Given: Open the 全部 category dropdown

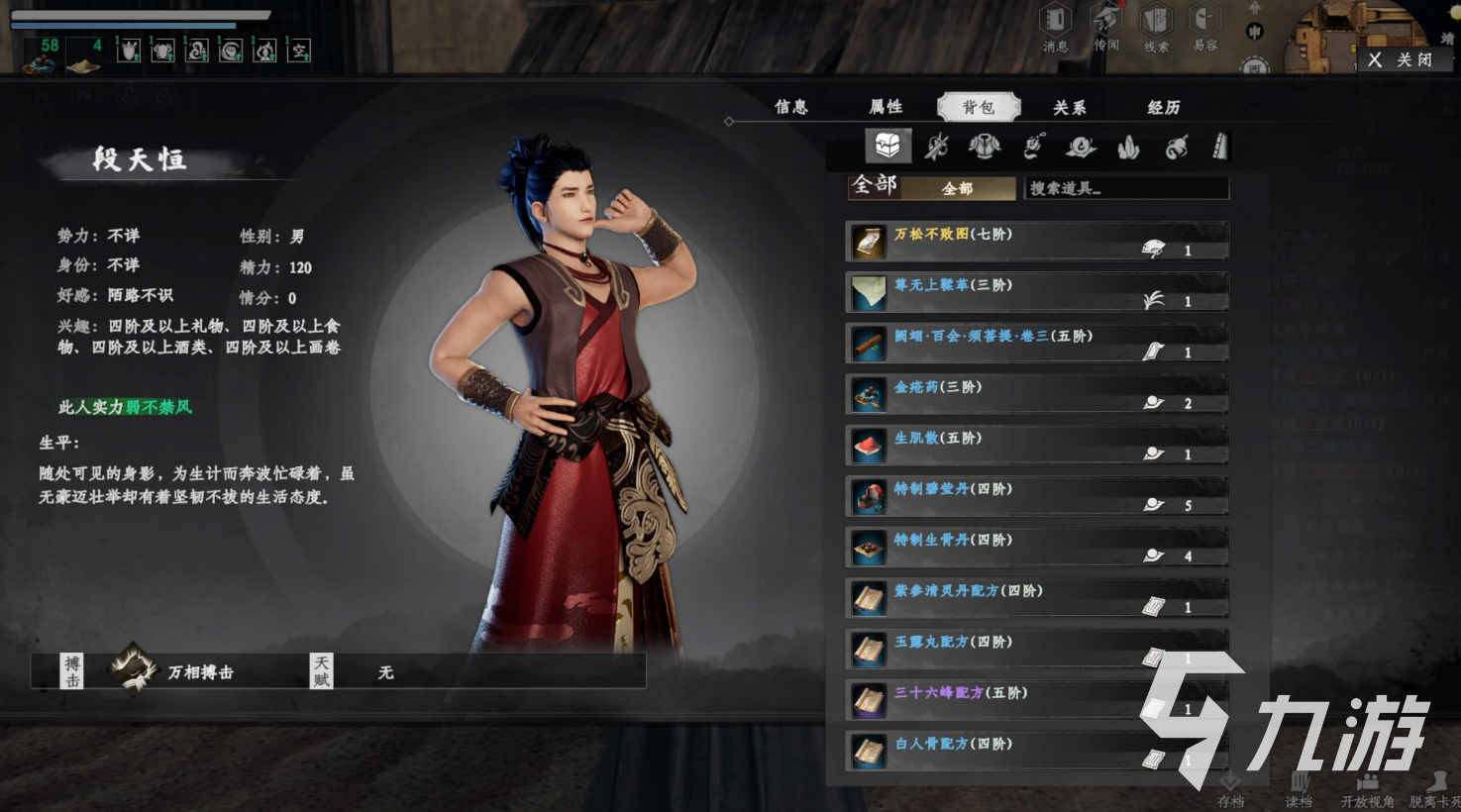Looking at the screenshot, I should [x=957, y=188].
